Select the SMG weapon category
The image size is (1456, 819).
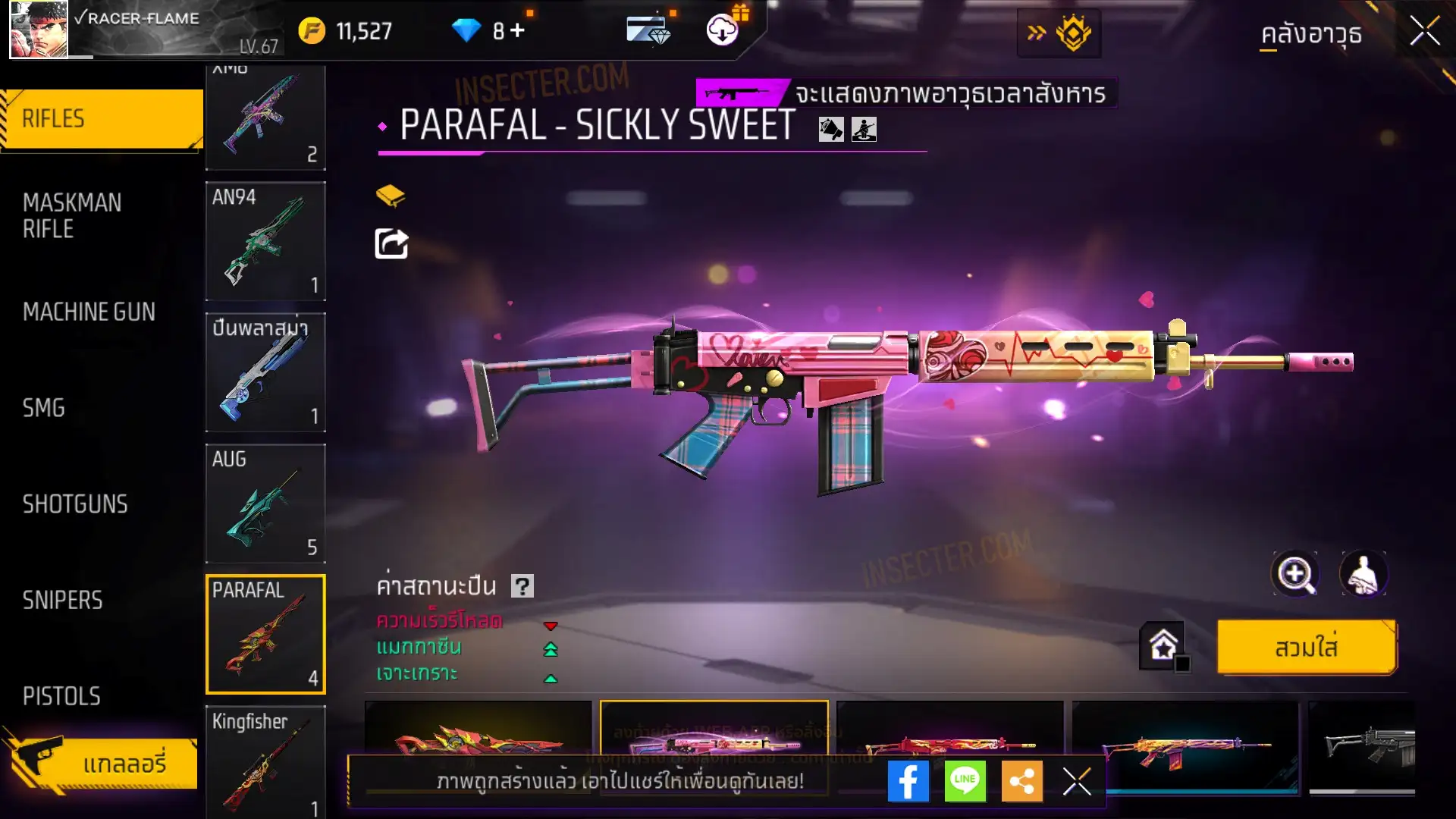coord(44,408)
